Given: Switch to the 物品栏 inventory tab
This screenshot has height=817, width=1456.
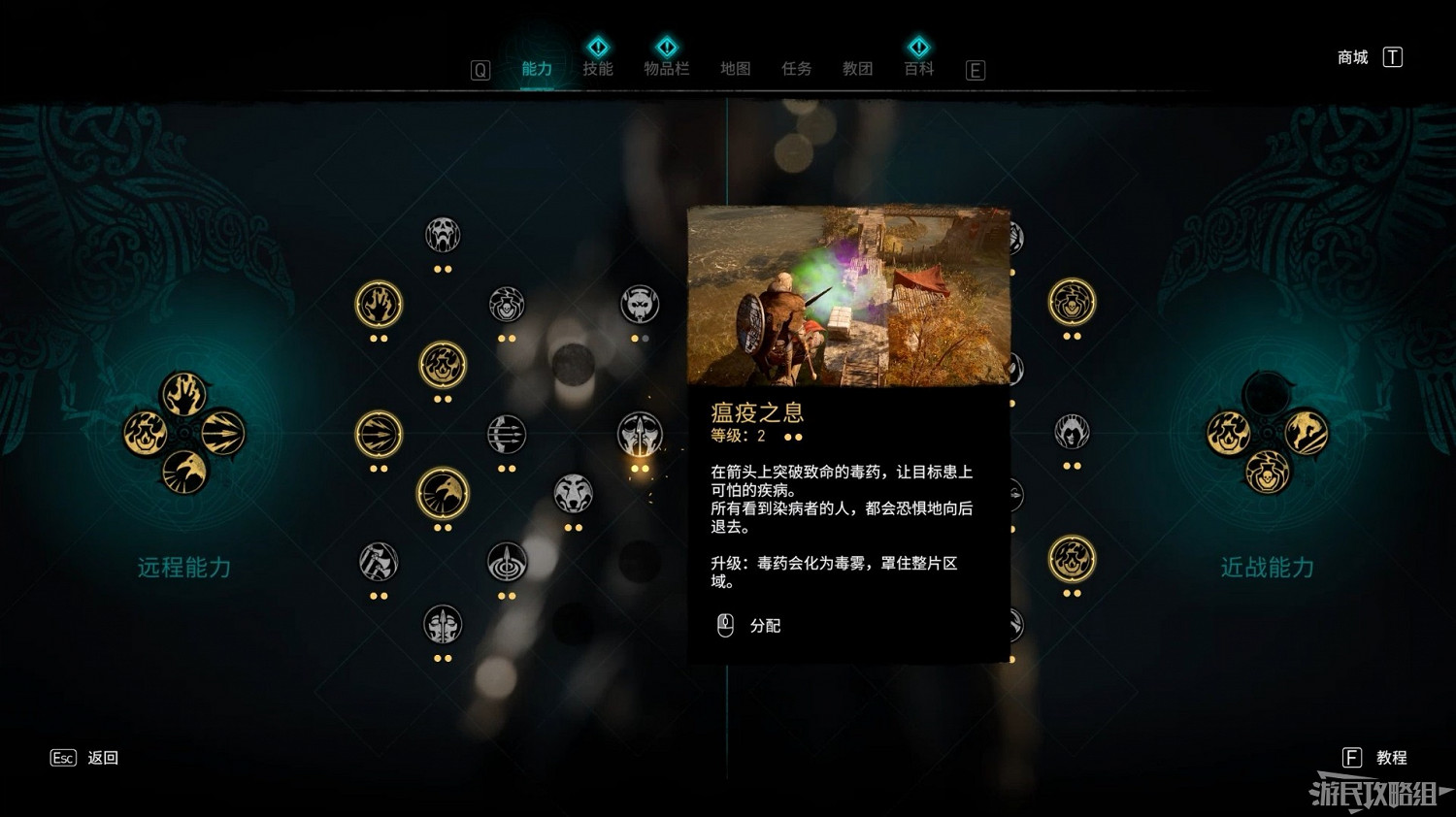Looking at the screenshot, I should coord(668,69).
